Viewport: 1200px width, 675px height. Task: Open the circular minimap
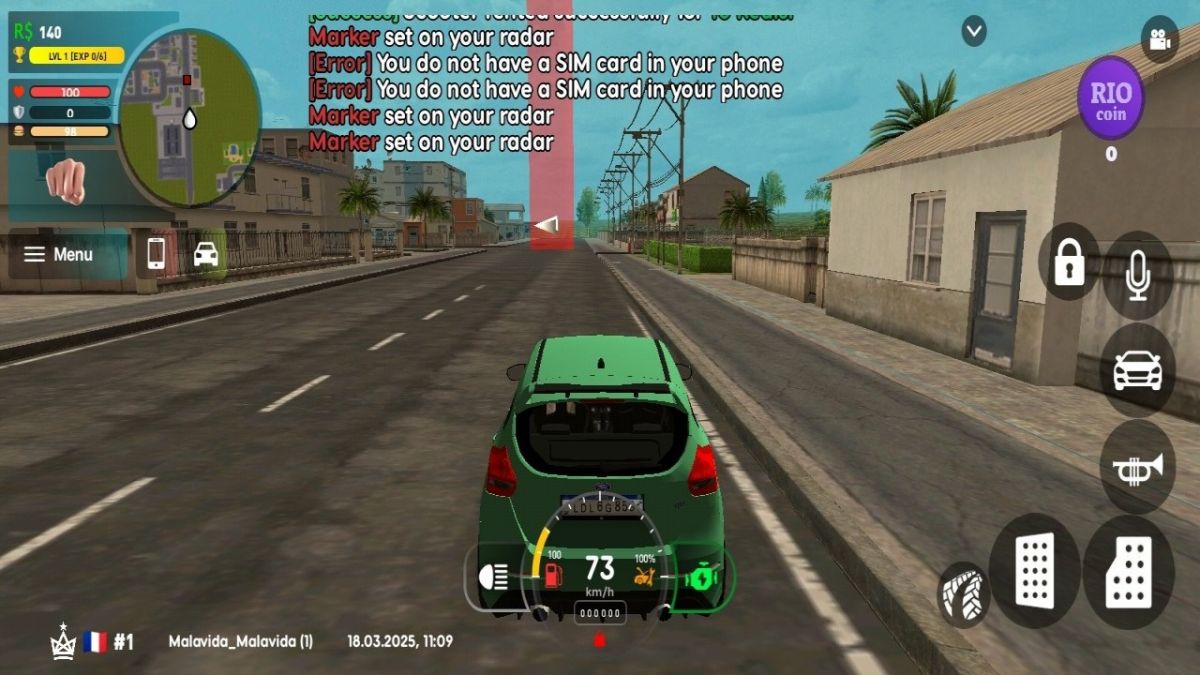(x=189, y=118)
